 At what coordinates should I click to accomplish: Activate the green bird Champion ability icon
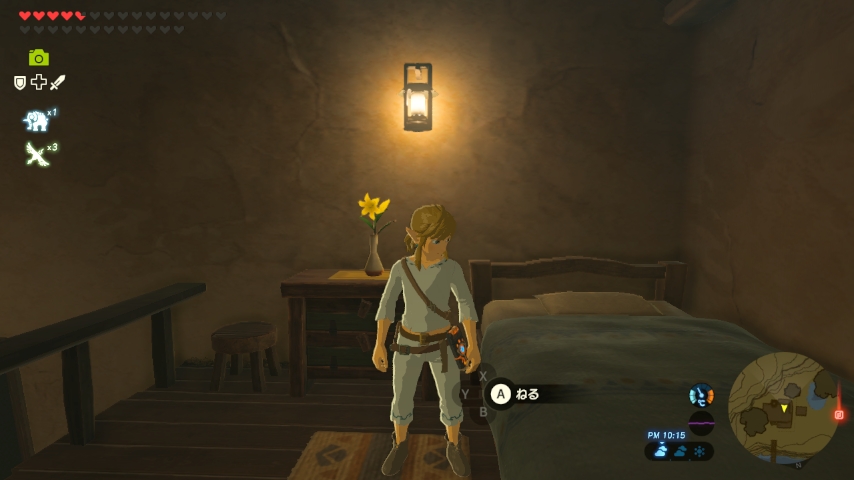tap(37, 154)
